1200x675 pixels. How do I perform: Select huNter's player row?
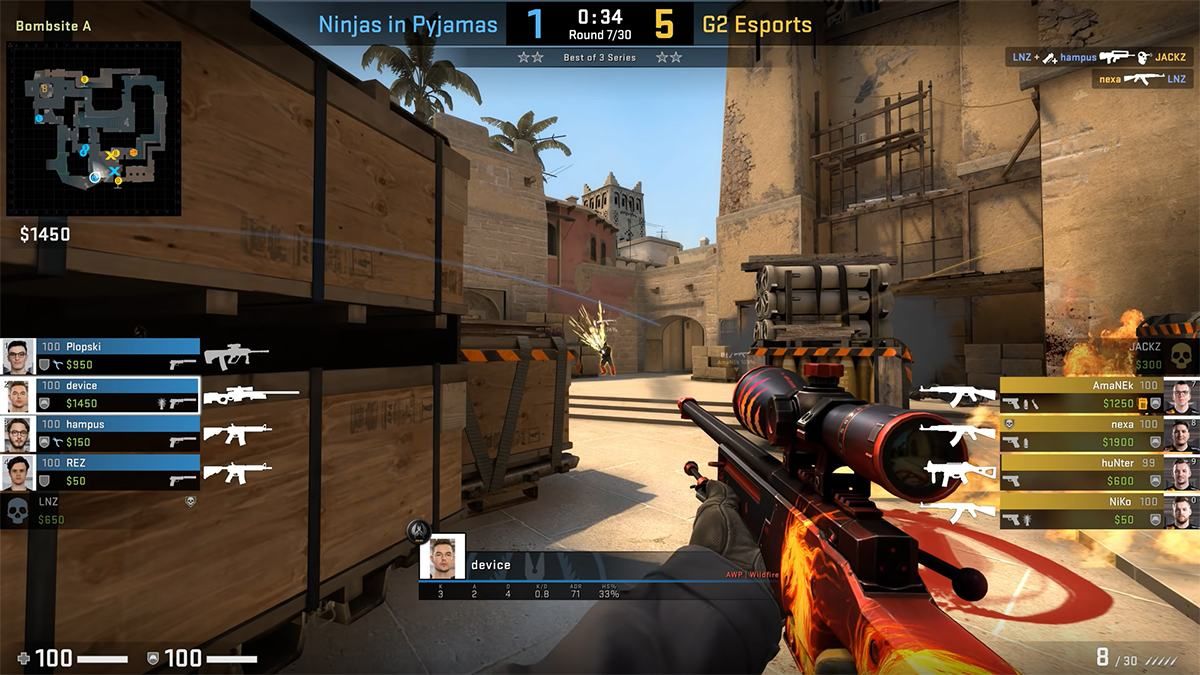[1080, 472]
